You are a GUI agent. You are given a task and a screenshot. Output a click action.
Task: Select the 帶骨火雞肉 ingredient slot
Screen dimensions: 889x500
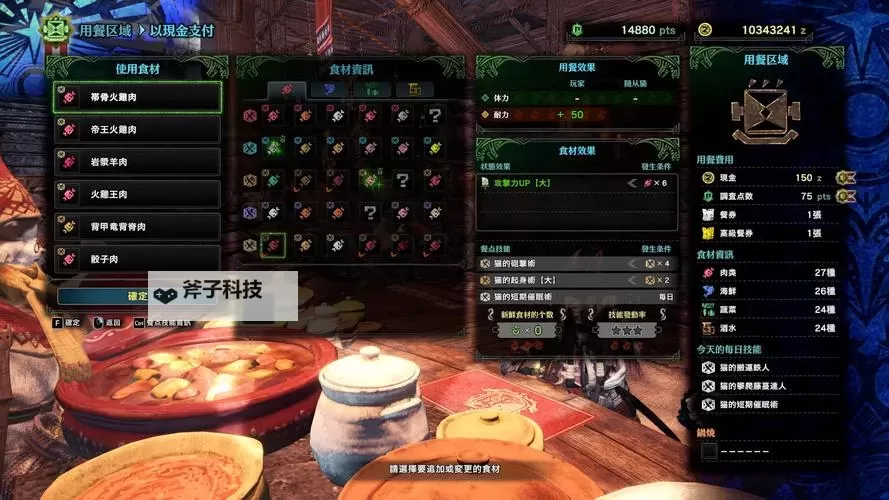point(137,96)
